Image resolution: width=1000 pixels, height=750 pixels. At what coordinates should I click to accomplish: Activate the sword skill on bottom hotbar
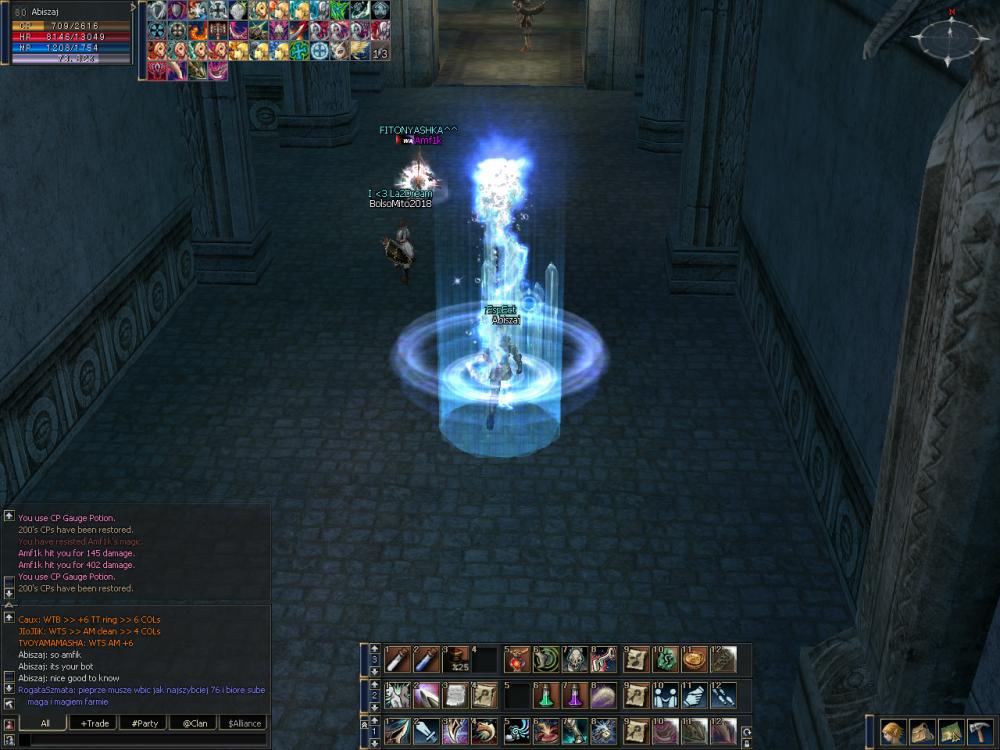click(426, 731)
